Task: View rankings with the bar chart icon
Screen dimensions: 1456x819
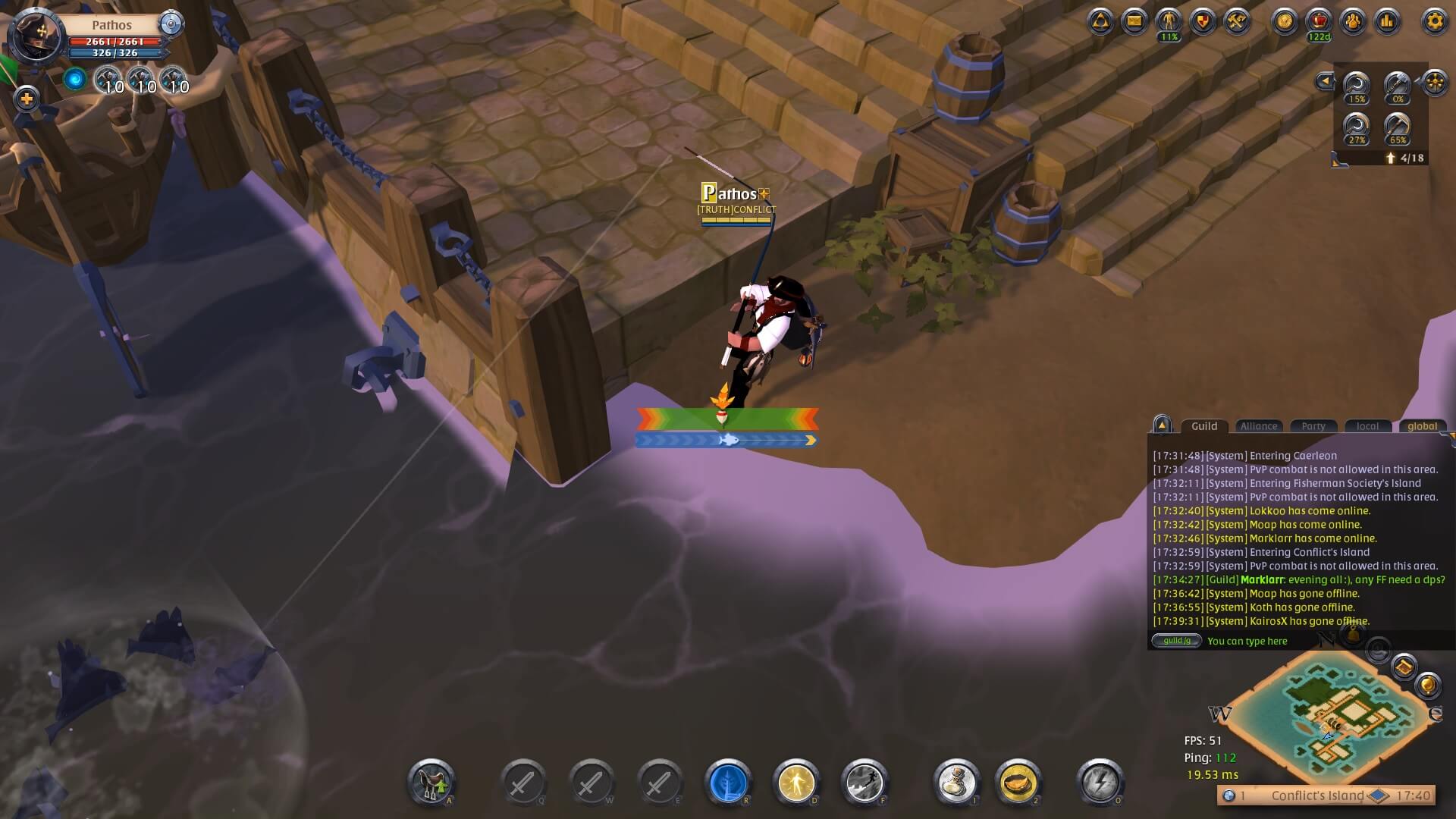Action: (1387, 23)
